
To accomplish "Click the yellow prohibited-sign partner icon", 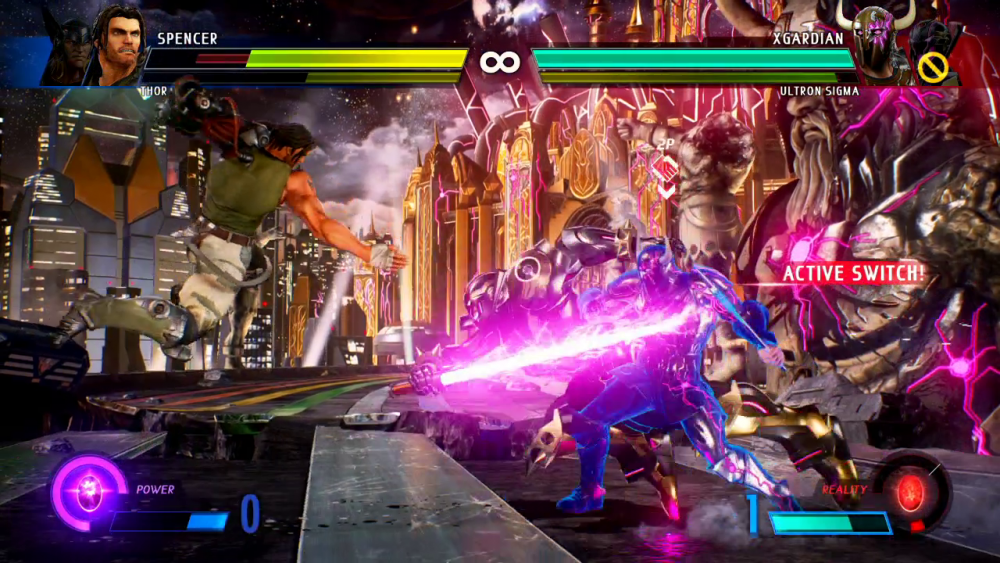I will point(933,67).
